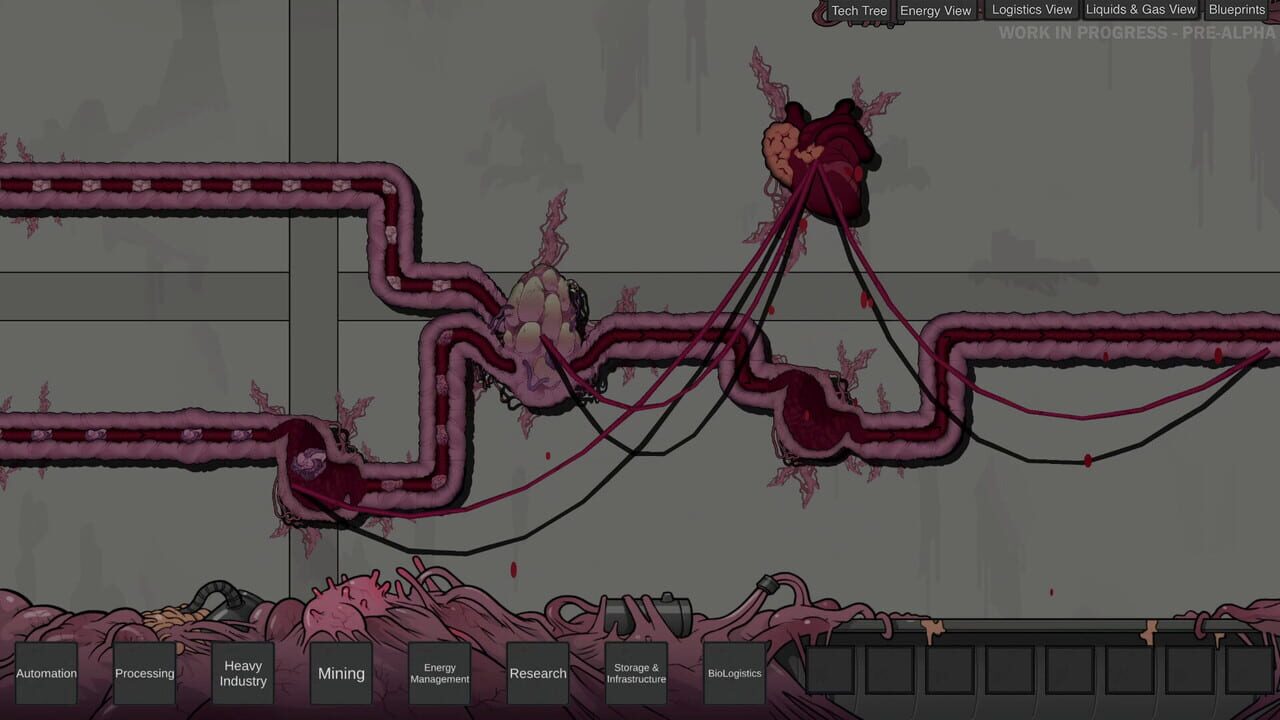Viewport: 1280px width, 720px height.
Task: Open the Mining build menu
Action: 341,673
